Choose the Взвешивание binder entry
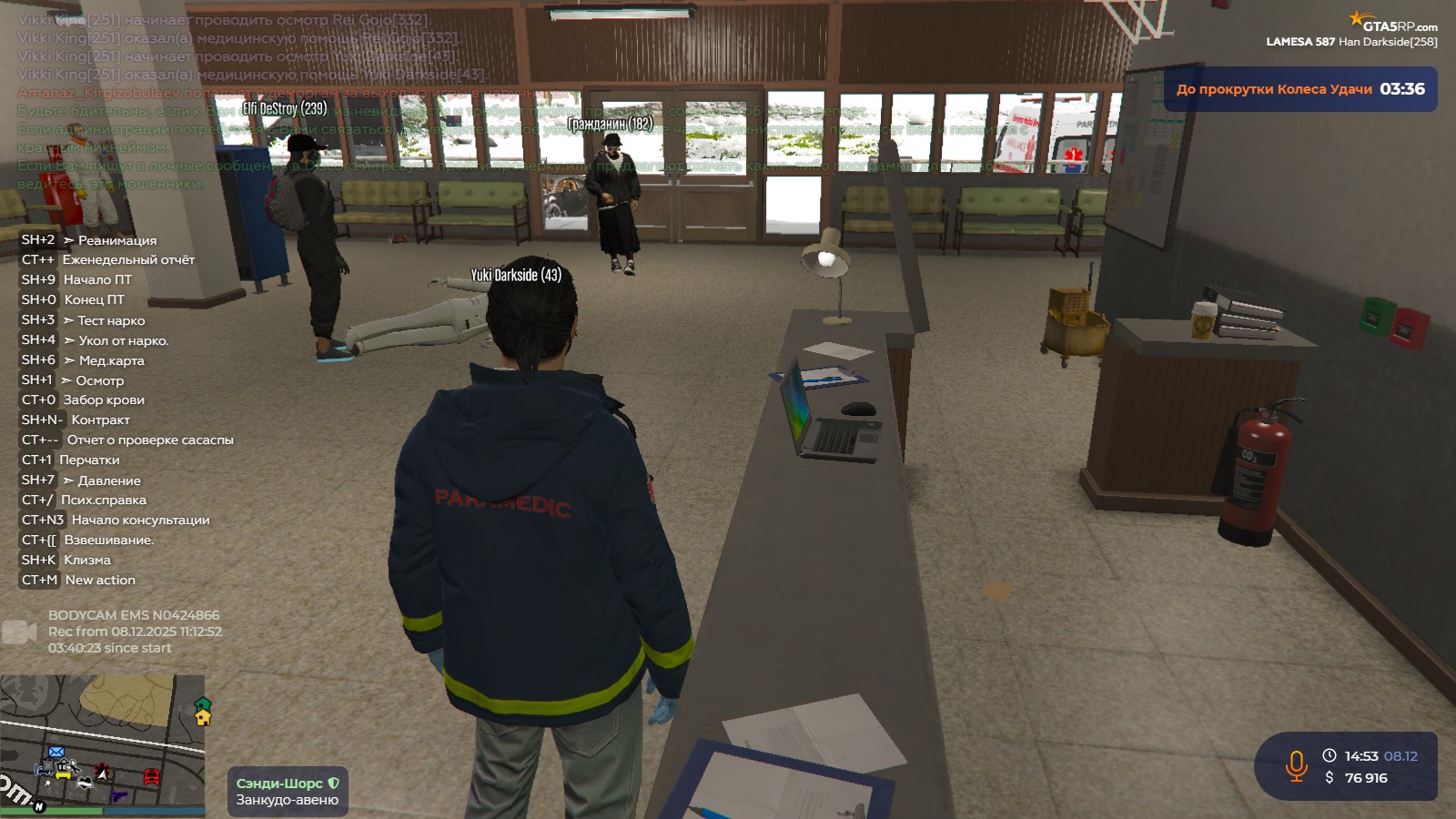This screenshot has height=819, width=1456. pyautogui.click(x=108, y=541)
